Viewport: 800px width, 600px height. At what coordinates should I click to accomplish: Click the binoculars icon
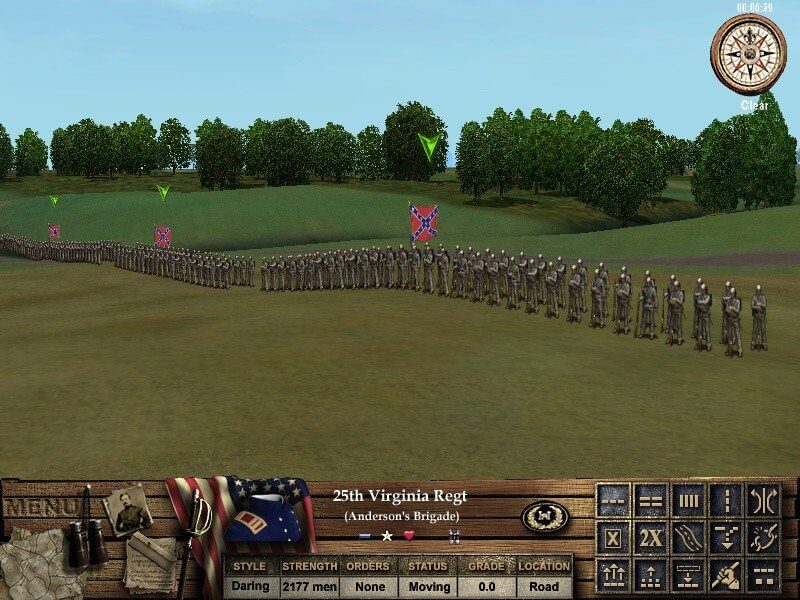pos(86,540)
